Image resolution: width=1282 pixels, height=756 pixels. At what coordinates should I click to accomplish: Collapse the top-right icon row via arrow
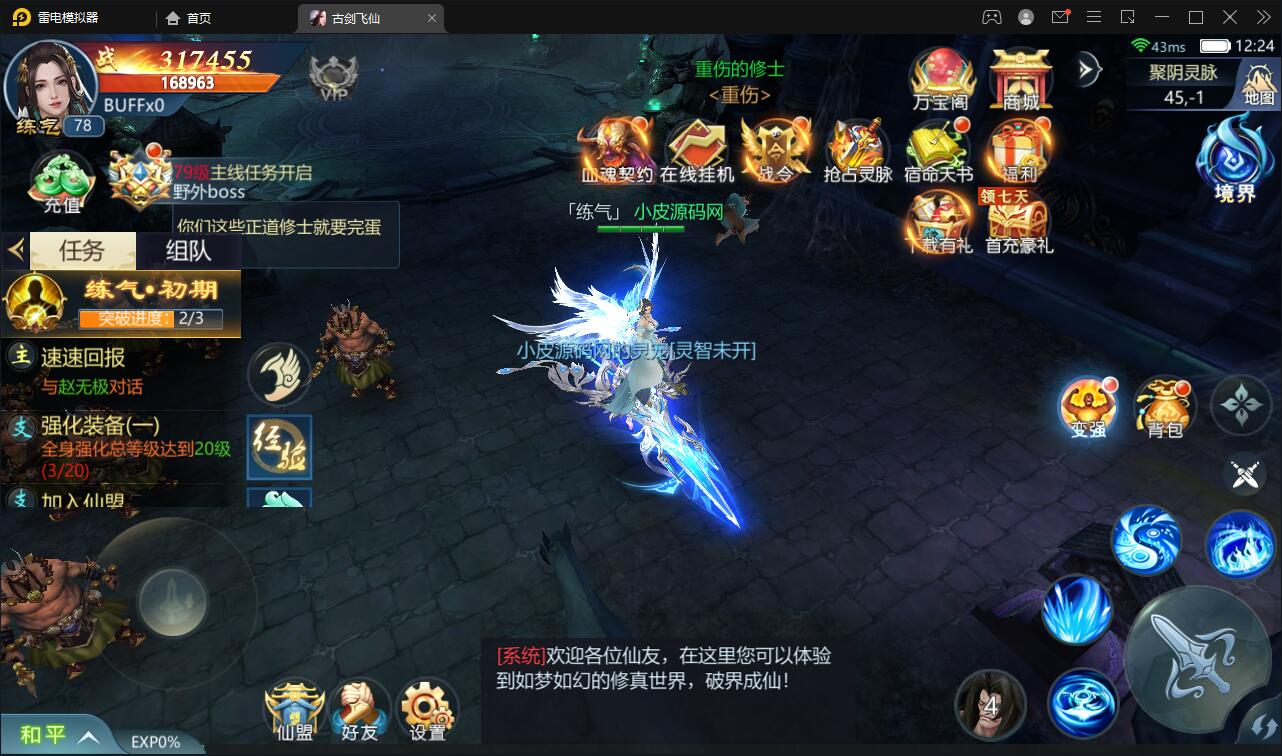pos(1085,70)
